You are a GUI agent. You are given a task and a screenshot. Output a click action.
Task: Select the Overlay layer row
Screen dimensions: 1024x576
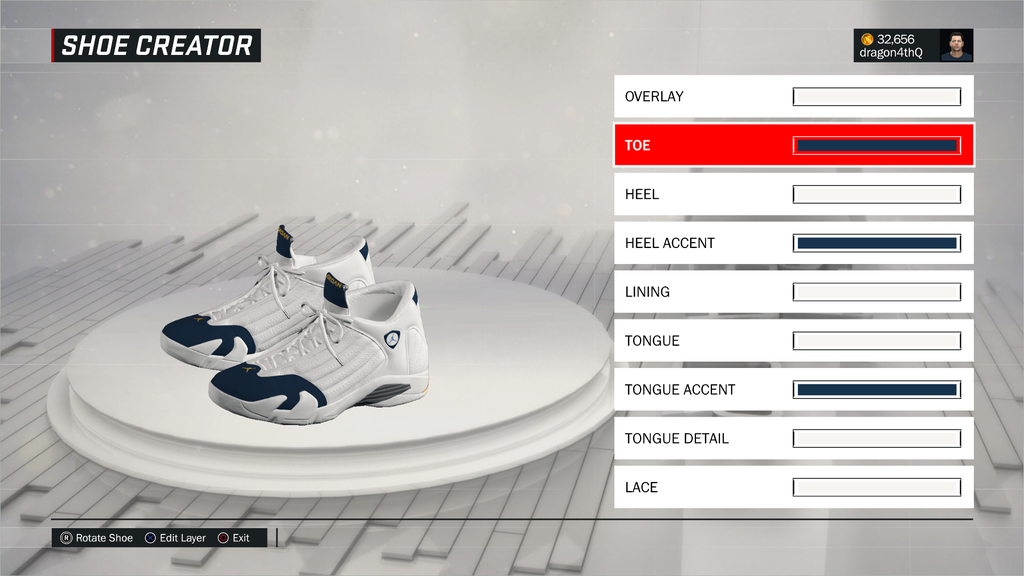(700, 97)
